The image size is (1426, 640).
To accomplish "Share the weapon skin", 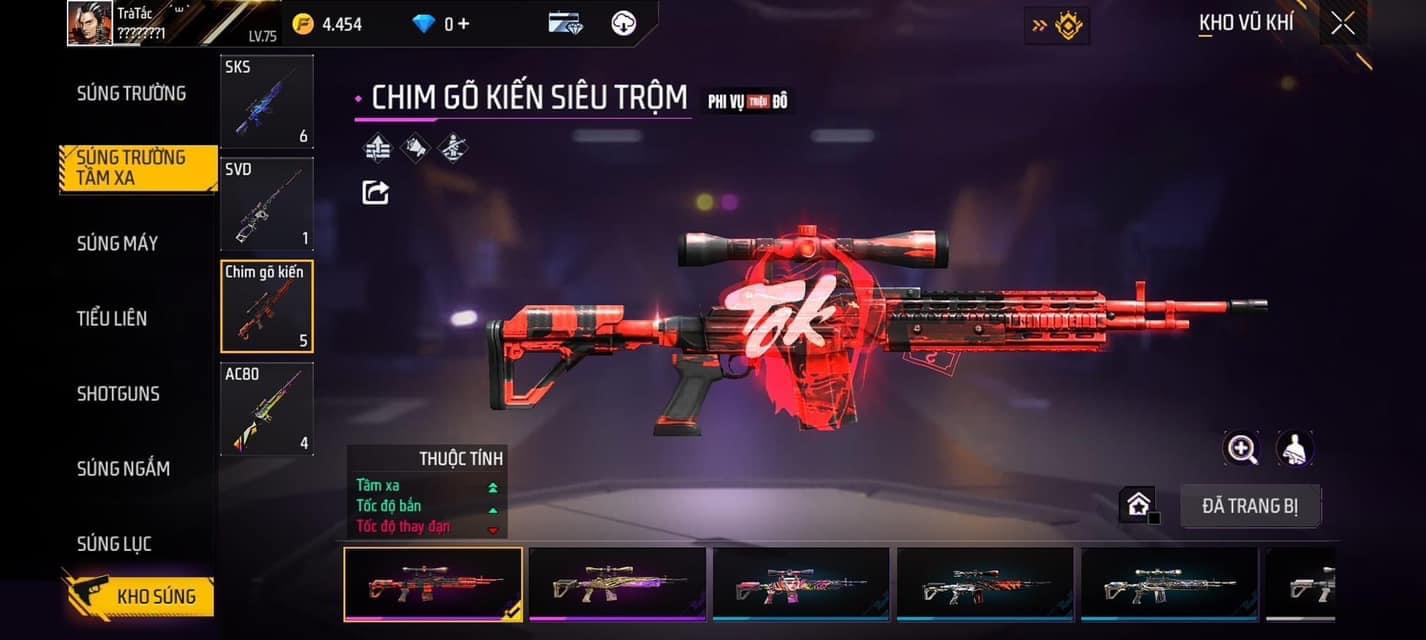I will pos(375,192).
